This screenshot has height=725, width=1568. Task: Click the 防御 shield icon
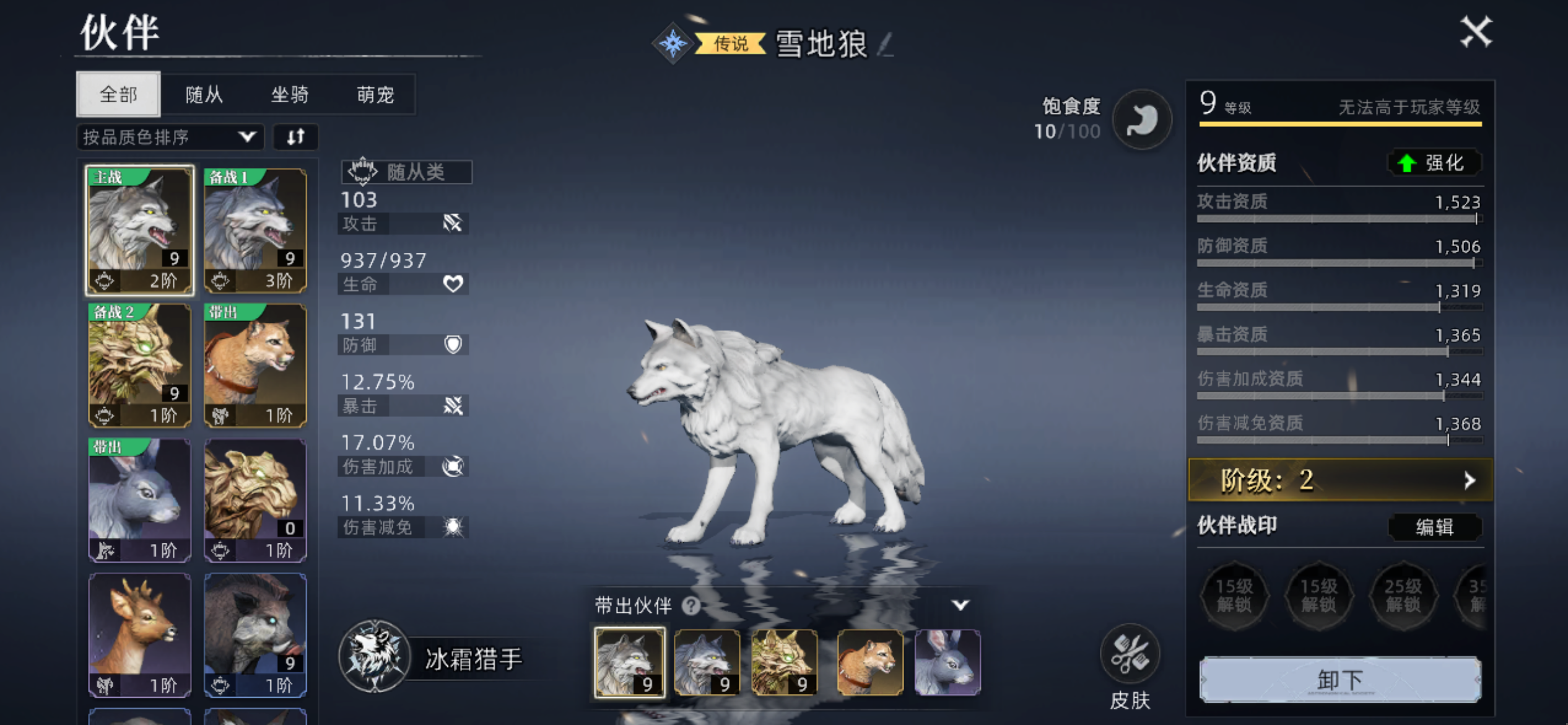coord(454,345)
